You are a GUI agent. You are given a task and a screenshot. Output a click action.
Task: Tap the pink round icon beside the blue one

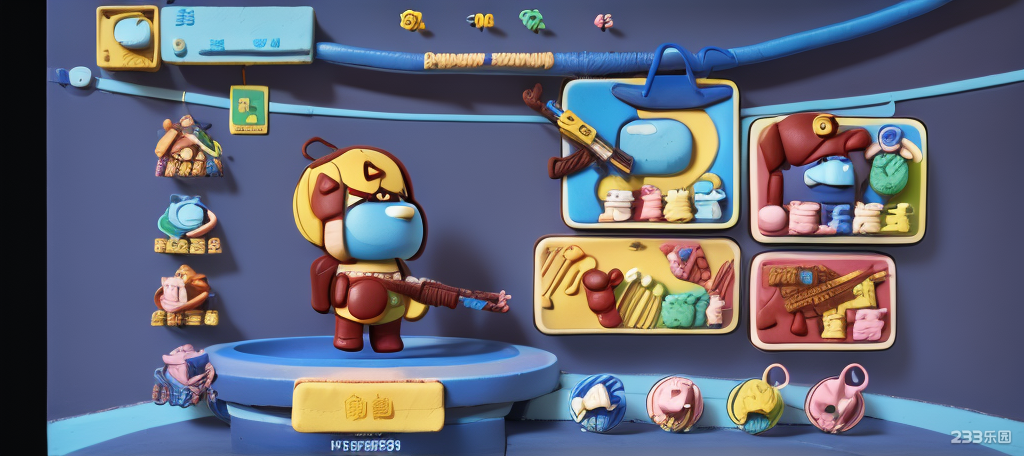pos(674,402)
